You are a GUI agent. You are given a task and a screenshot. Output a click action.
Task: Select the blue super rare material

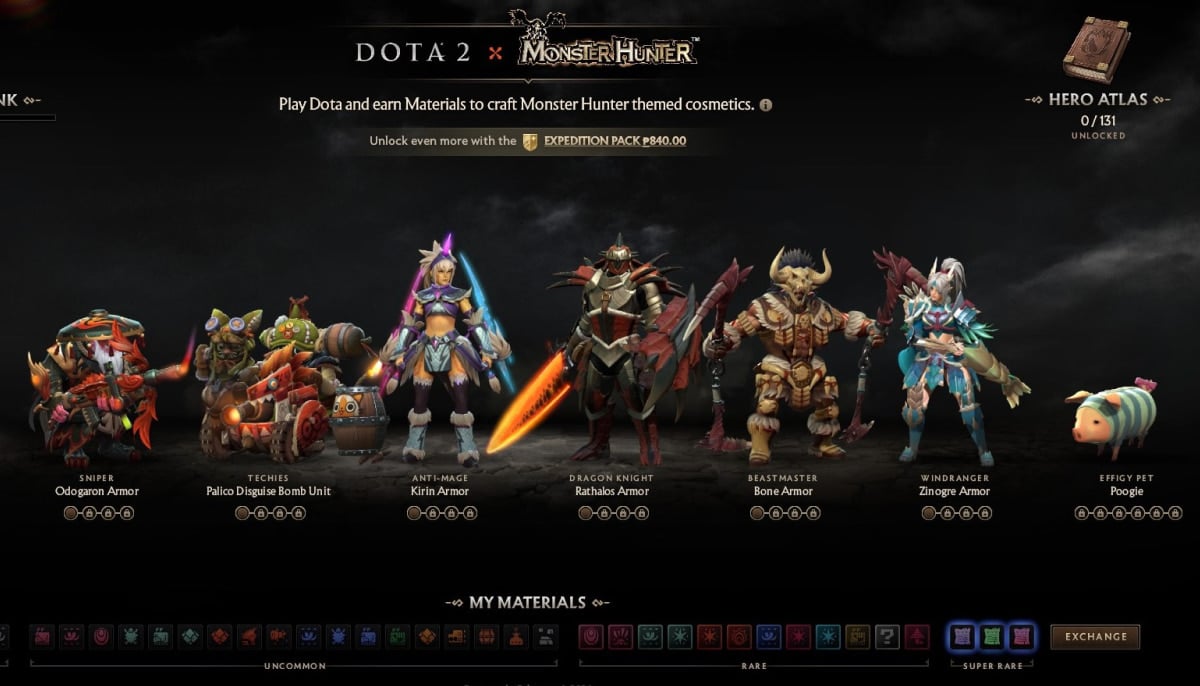pyautogui.click(x=962, y=636)
